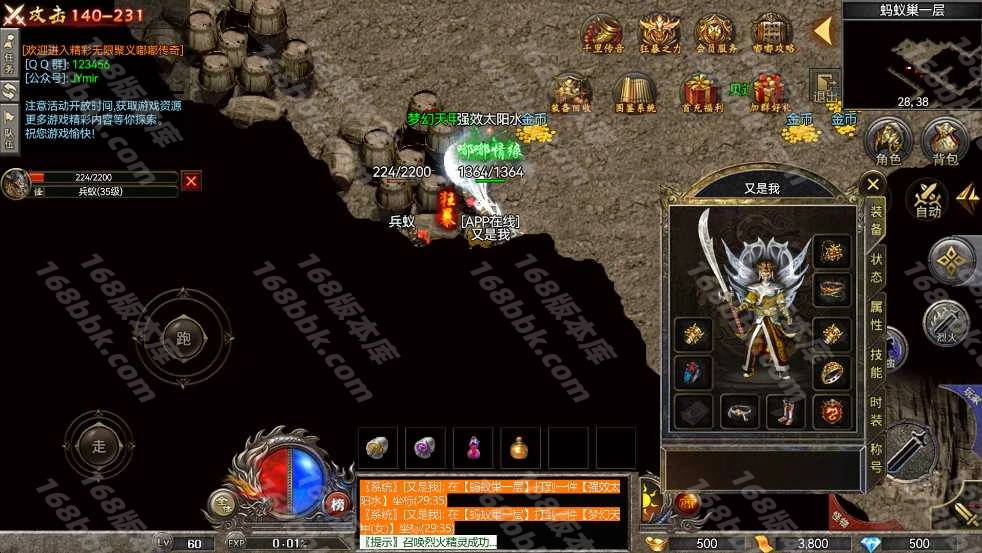Open the 称号 titles tab
Screen dimensions: 982x553
pos(876,458)
